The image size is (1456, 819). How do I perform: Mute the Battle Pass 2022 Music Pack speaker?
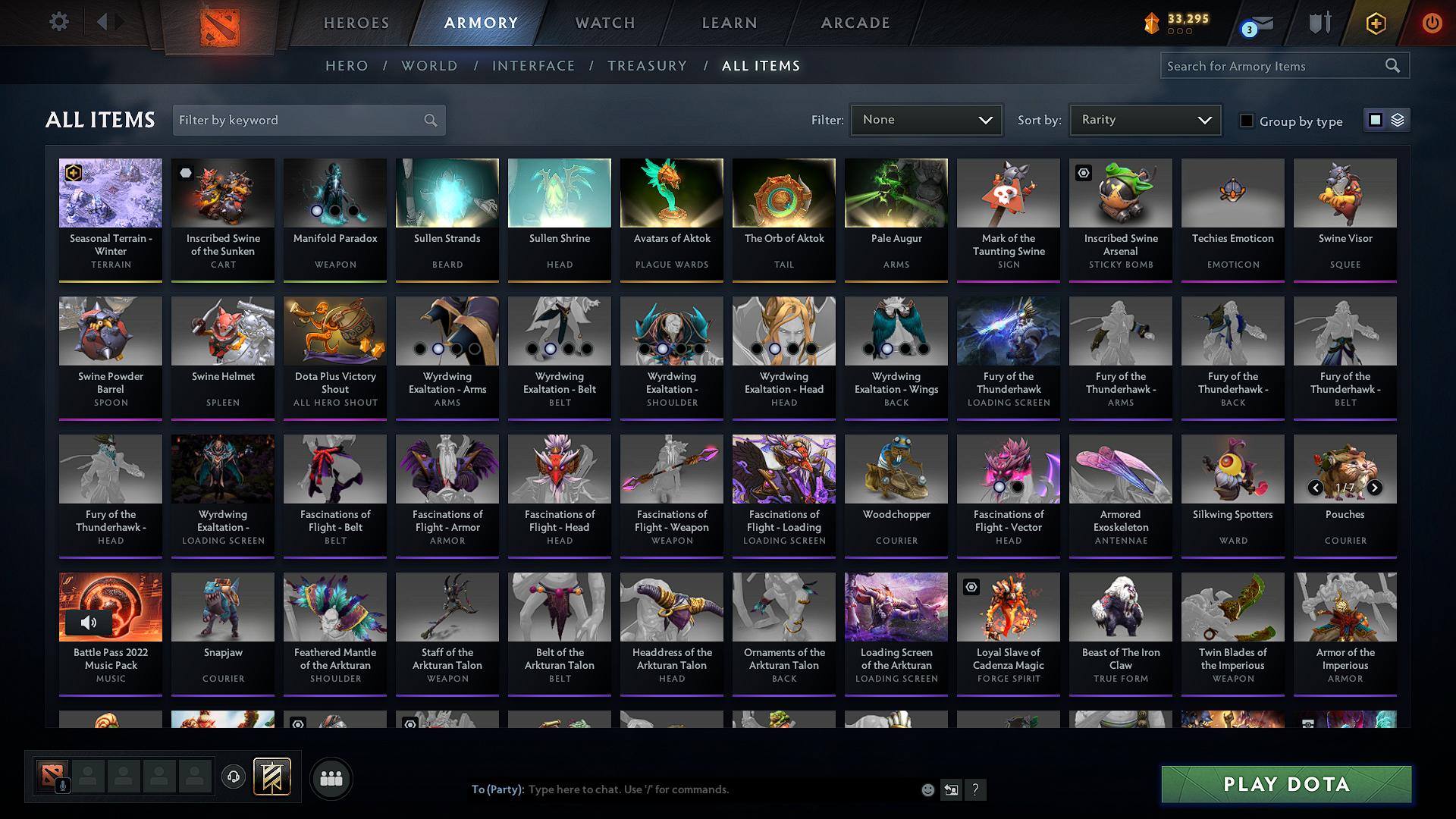point(89,622)
